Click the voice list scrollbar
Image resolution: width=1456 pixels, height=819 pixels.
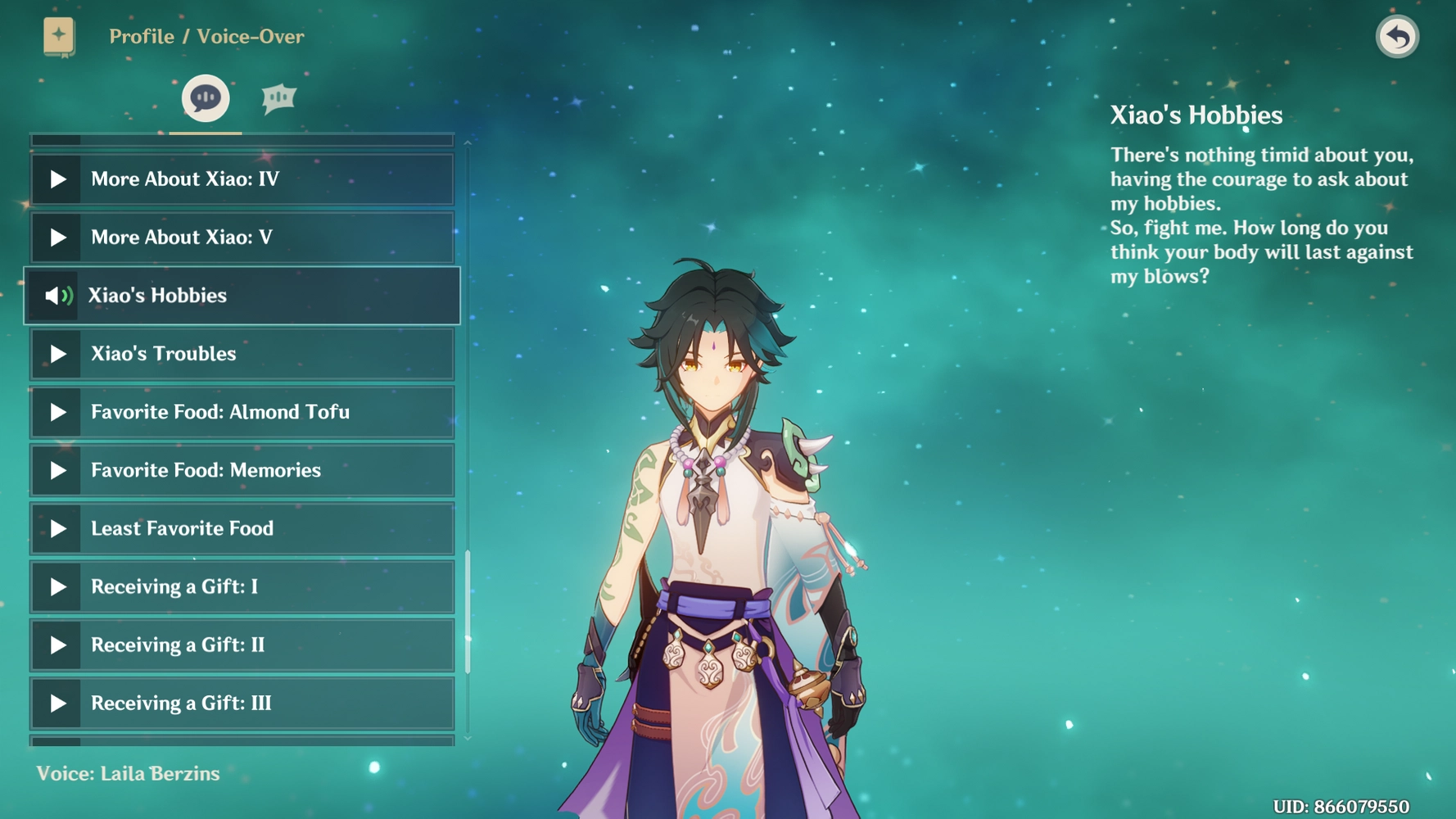(468, 610)
